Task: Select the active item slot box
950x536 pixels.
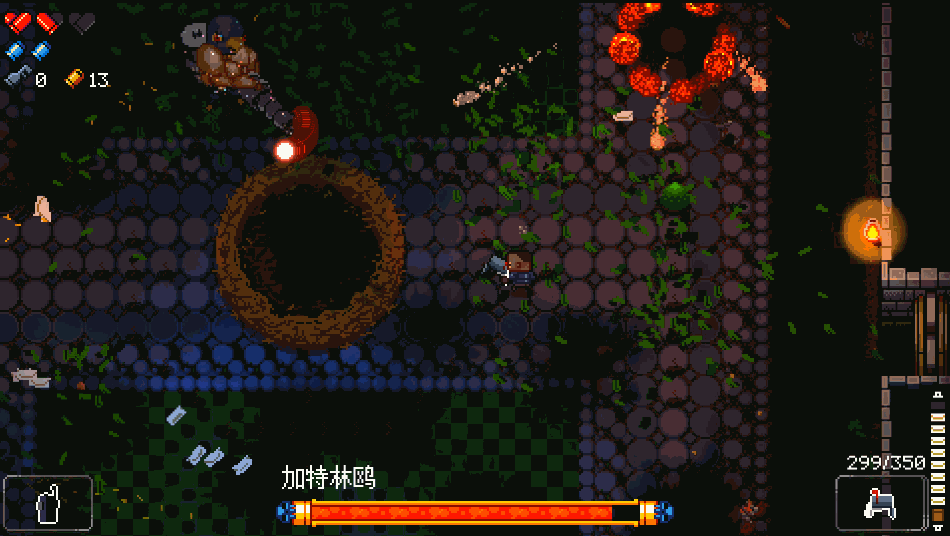Action: click(x=48, y=502)
